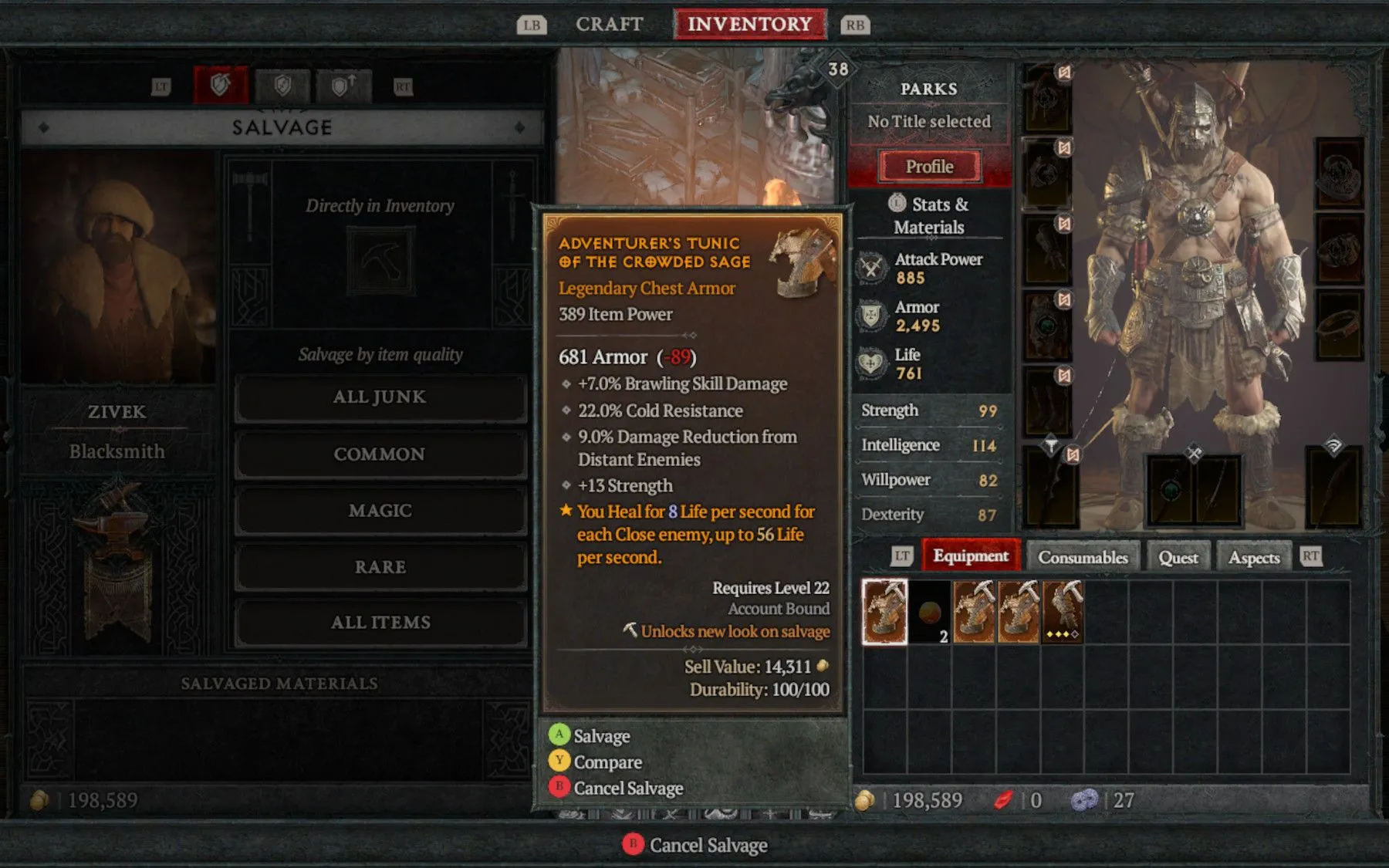Open the Inventory tab

click(749, 25)
